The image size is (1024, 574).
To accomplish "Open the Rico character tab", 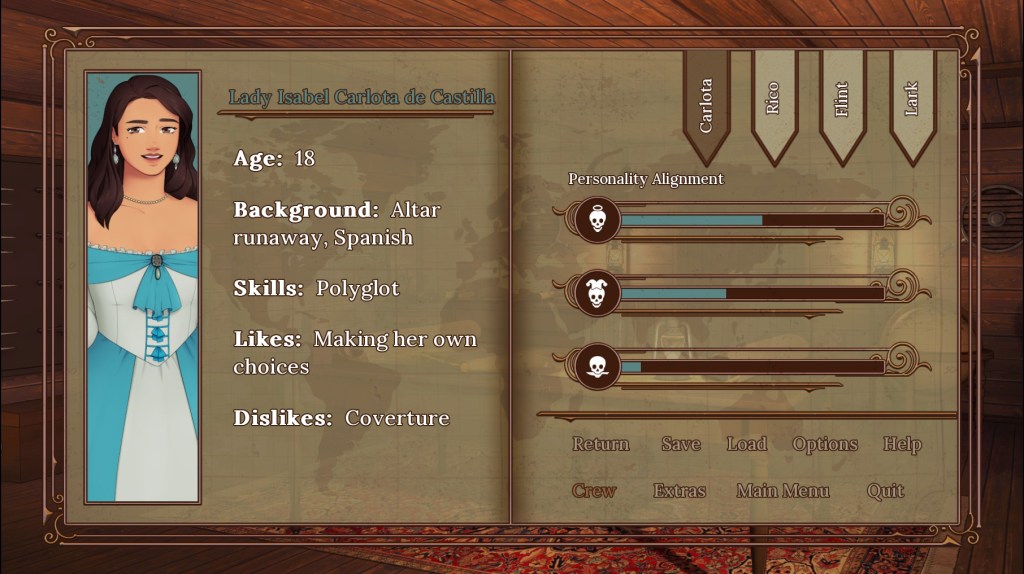I will [773, 100].
